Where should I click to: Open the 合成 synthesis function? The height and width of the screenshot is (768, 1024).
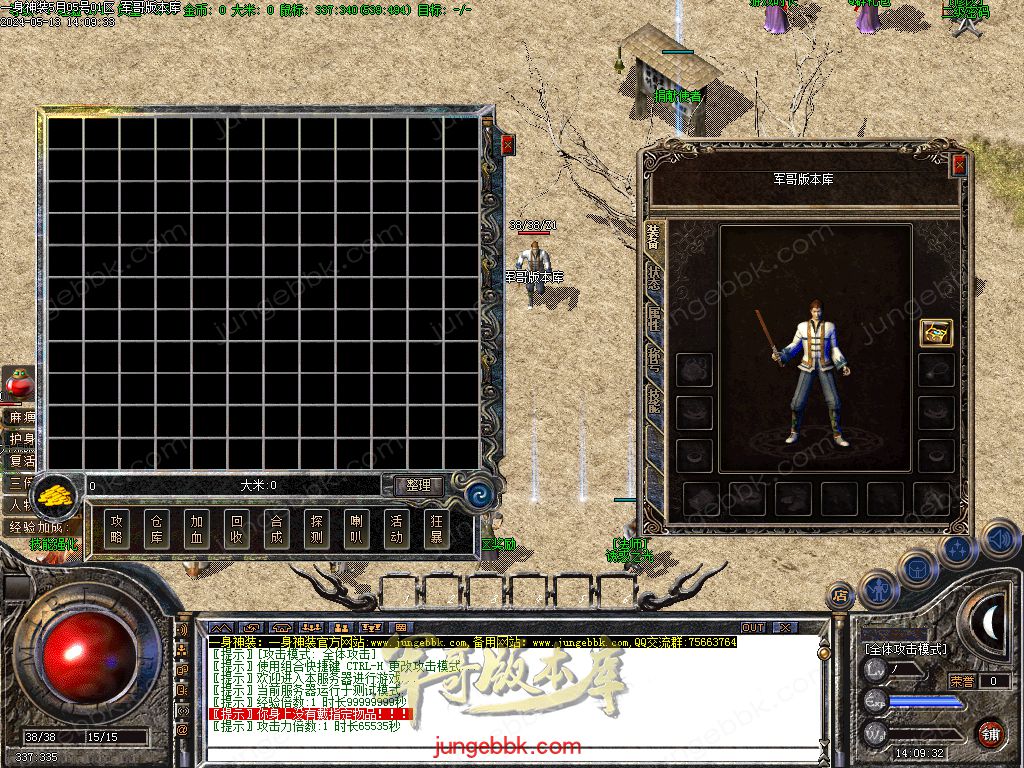277,529
